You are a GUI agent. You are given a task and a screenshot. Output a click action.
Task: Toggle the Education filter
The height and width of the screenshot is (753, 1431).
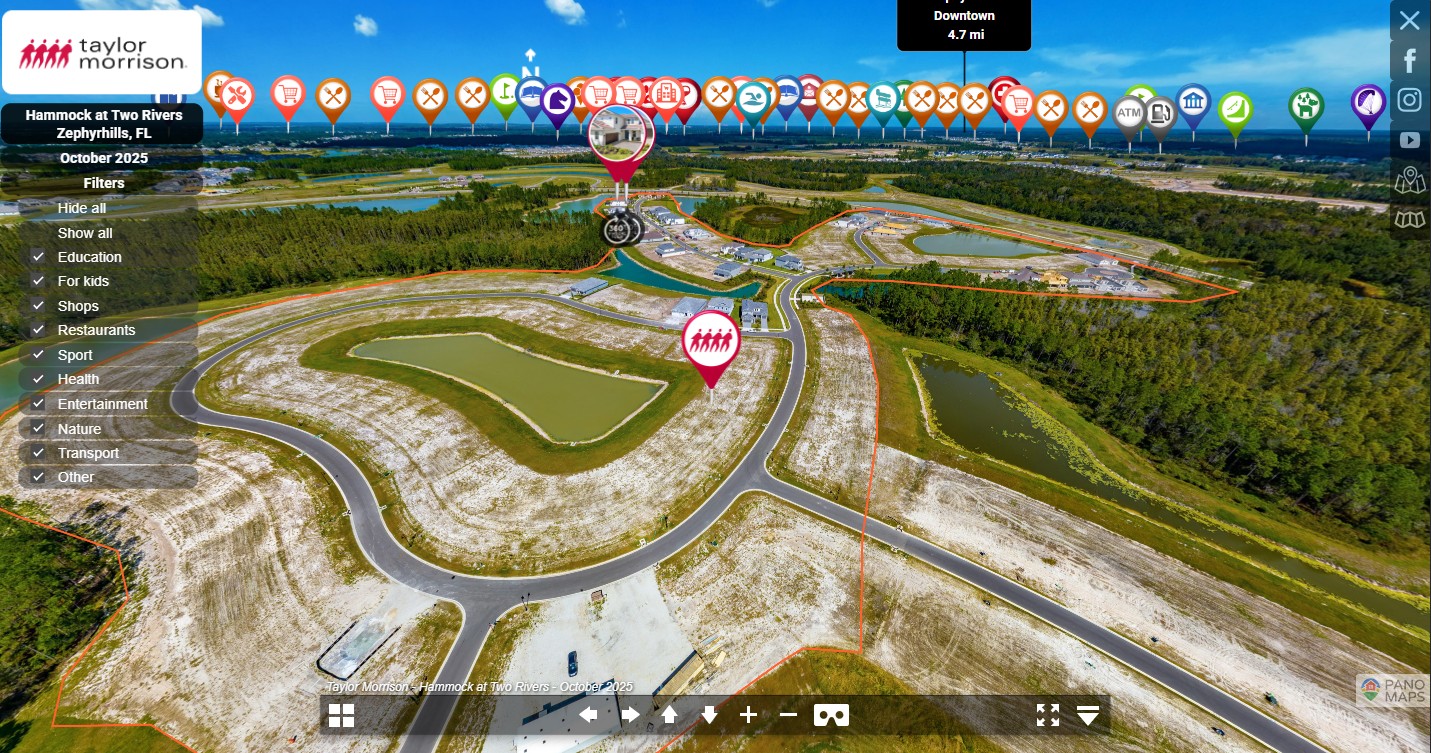tap(39, 257)
